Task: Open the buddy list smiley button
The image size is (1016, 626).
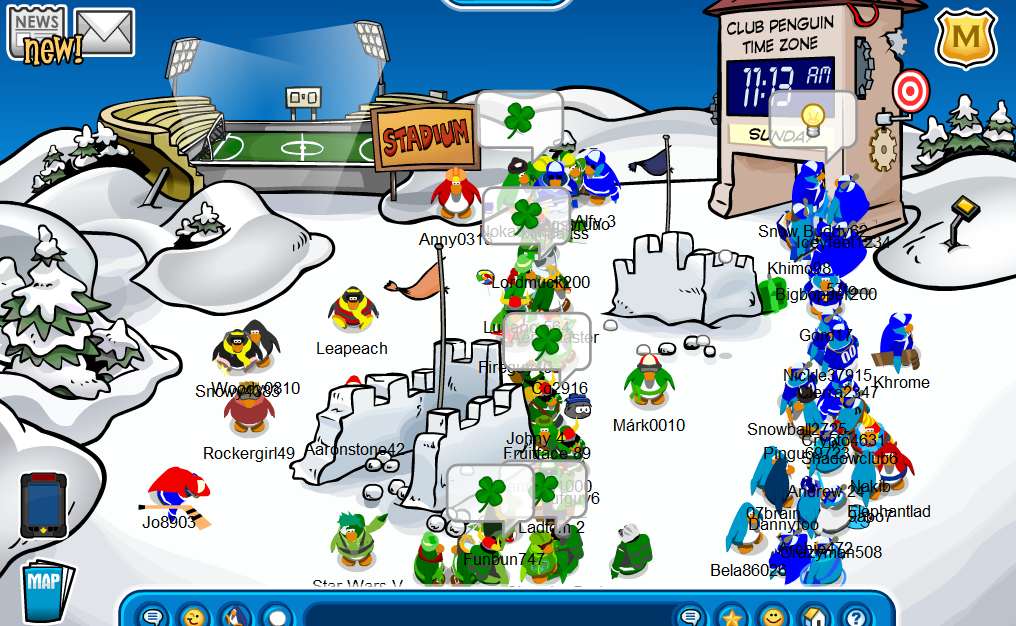Action: point(772,616)
